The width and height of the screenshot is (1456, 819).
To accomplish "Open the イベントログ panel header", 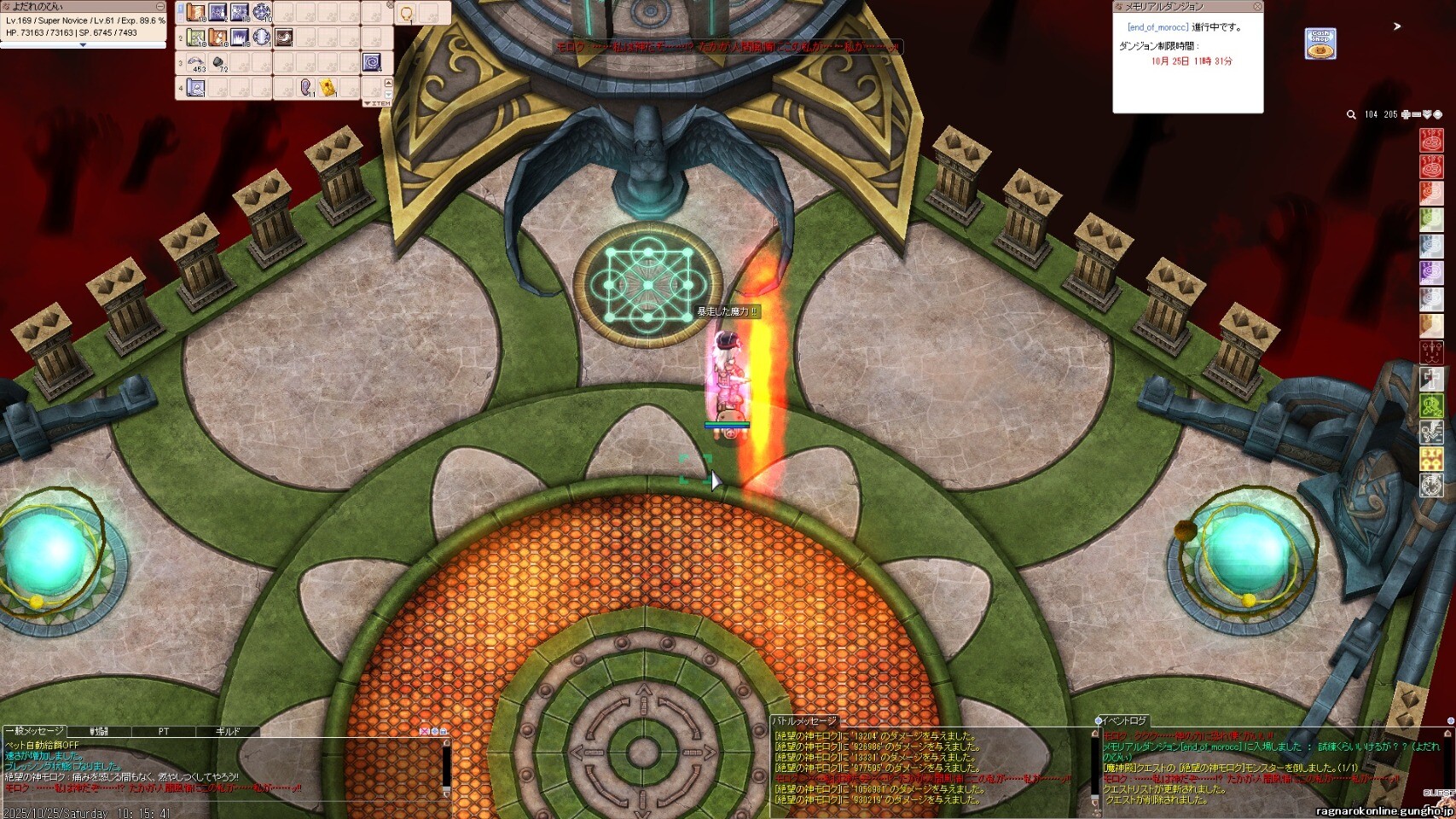I will 1123,721.
